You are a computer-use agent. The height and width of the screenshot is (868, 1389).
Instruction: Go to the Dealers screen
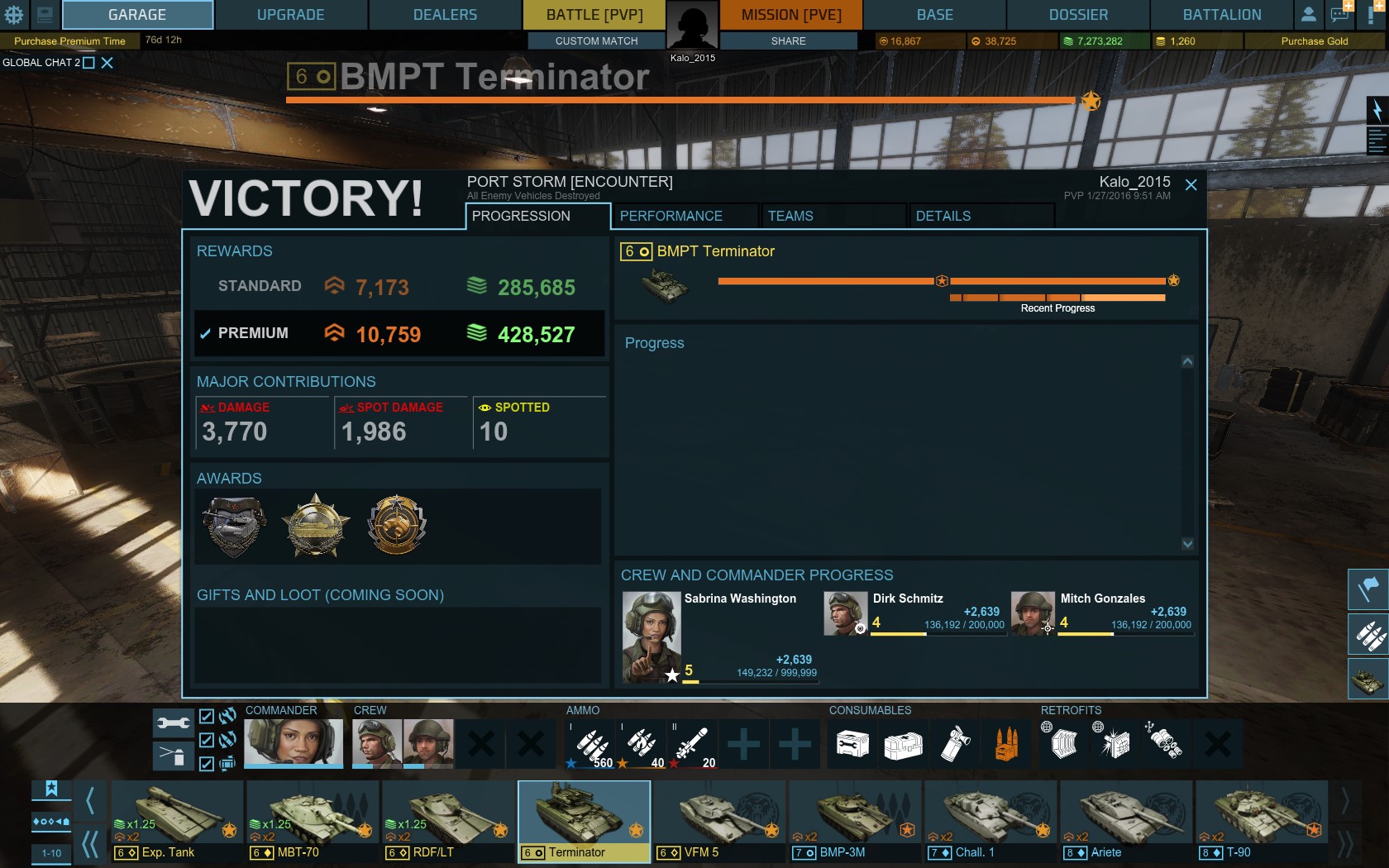click(x=445, y=15)
